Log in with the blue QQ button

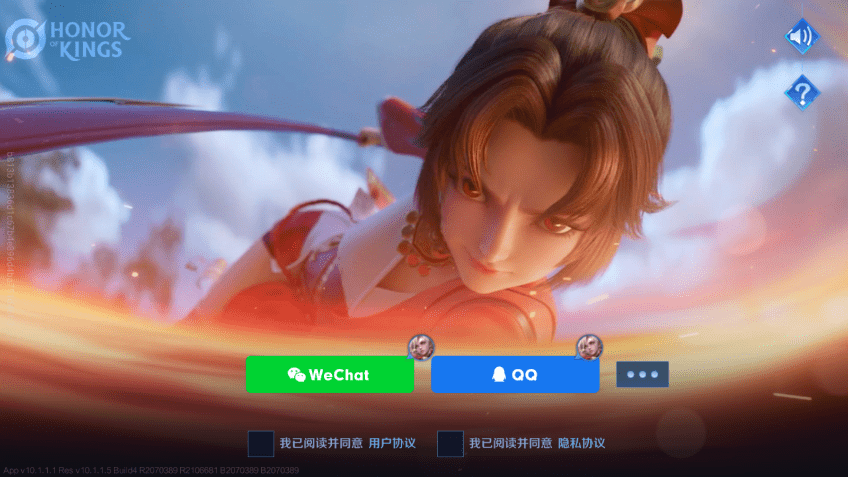click(x=514, y=375)
